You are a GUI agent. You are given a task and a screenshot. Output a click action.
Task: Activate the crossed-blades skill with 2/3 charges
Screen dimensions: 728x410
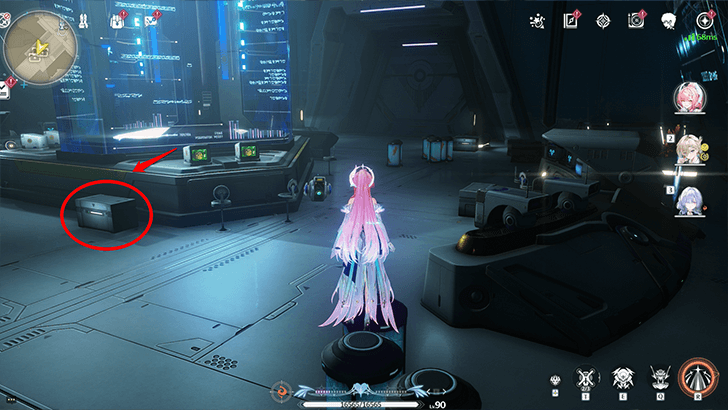point(587,380)
